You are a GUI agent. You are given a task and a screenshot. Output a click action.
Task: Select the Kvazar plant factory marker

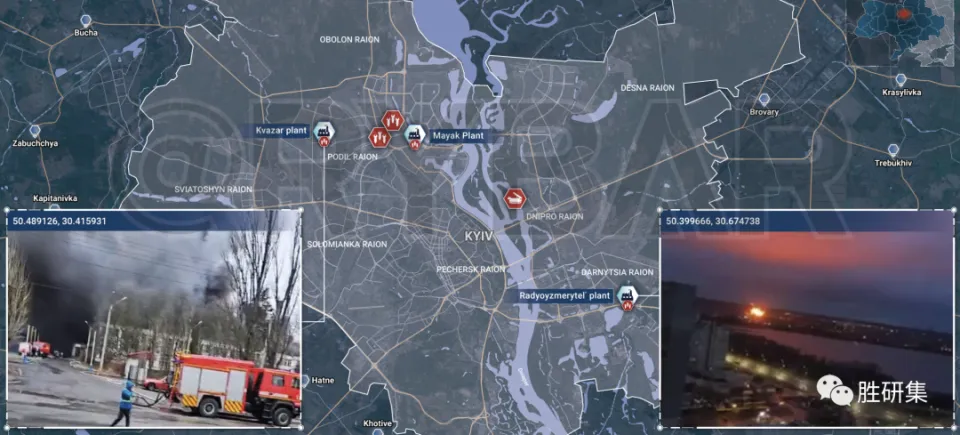coord(323,132)
